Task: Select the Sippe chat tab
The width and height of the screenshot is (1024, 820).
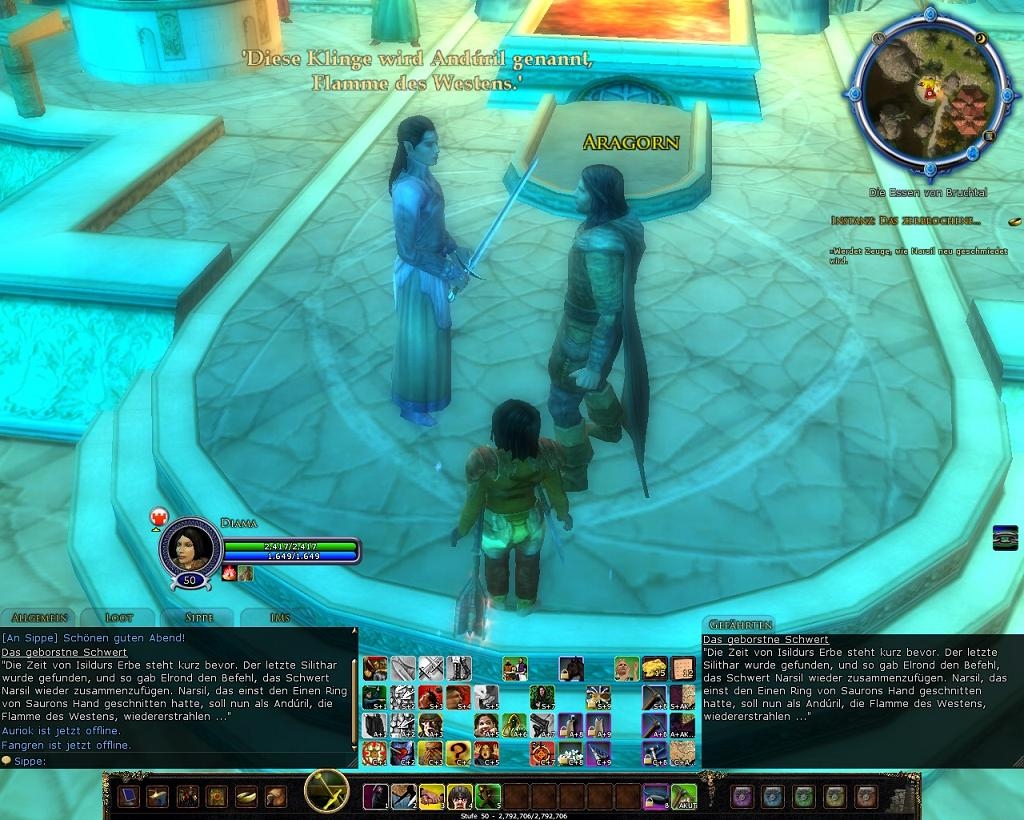Action: [x=199, y=617]
